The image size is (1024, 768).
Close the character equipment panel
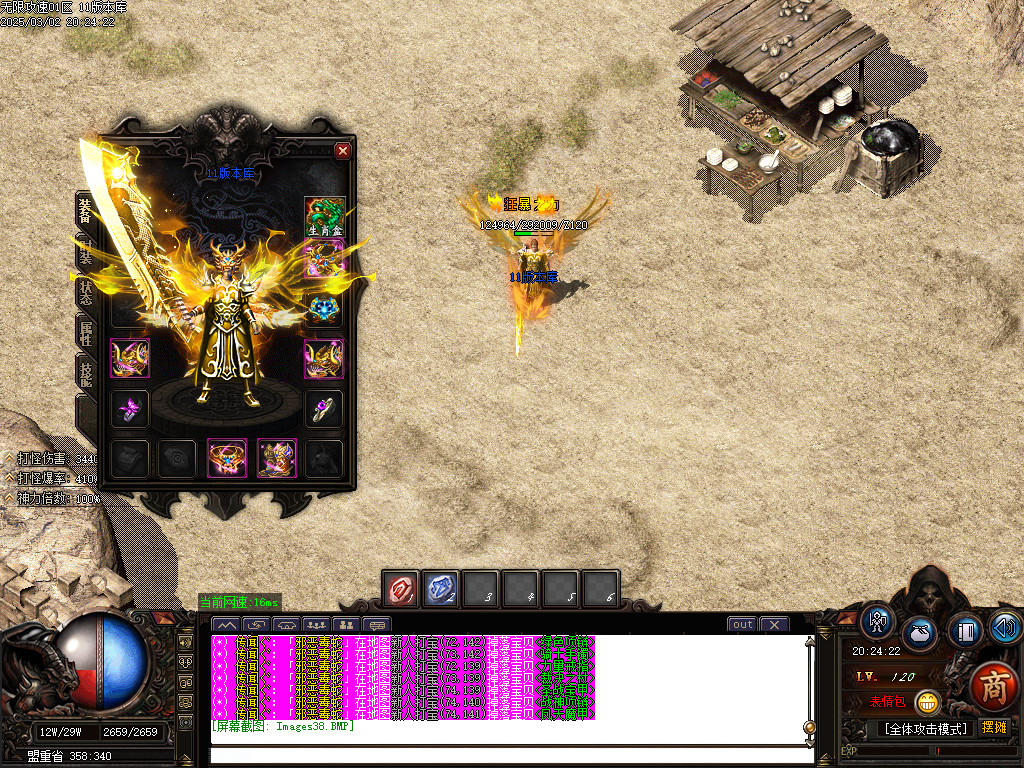[x=343, y=151]
